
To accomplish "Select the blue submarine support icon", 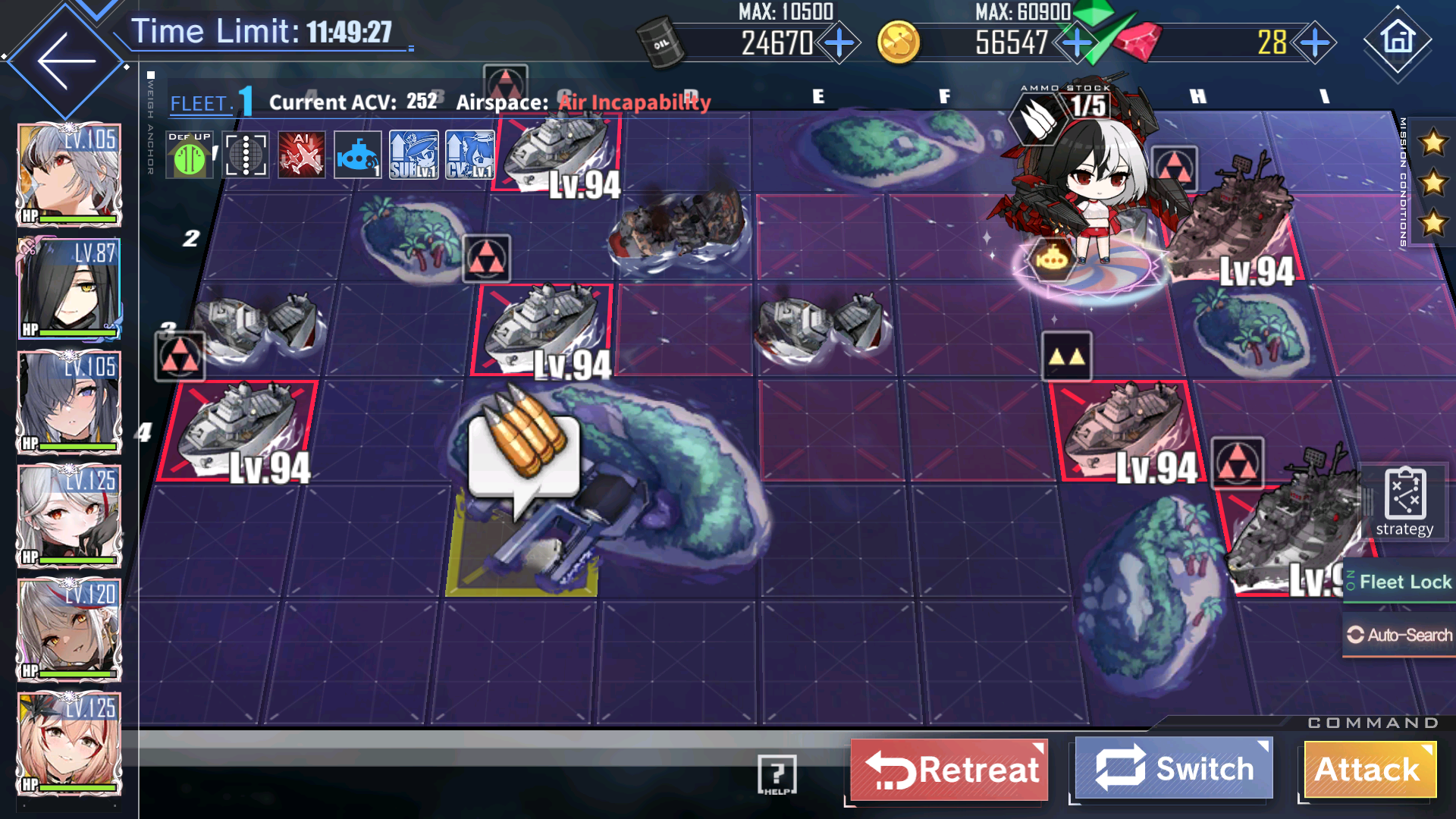I will click(x=357, y=155).
